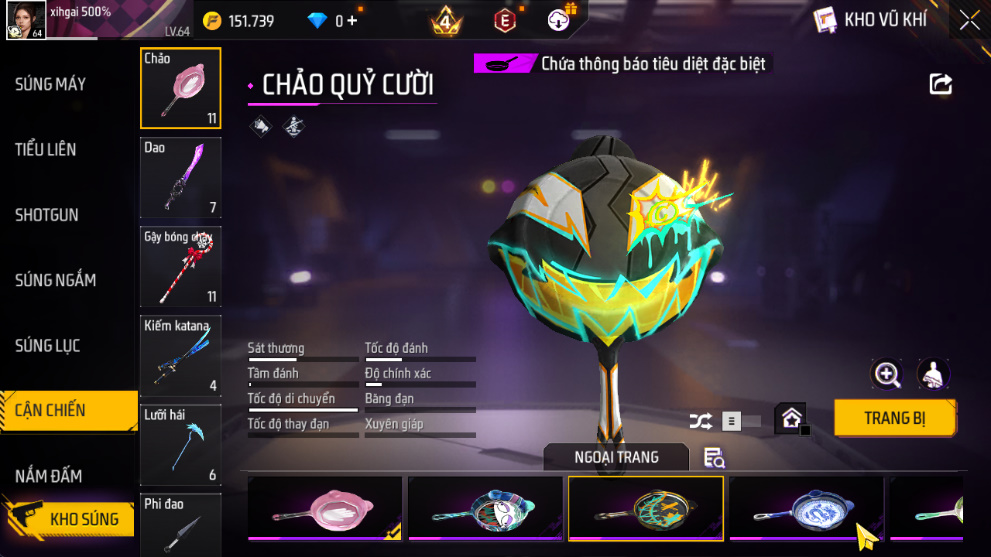Screen dimensions: 991x557
Task: Choose the Súng Lục category
Action: [48, 346]
